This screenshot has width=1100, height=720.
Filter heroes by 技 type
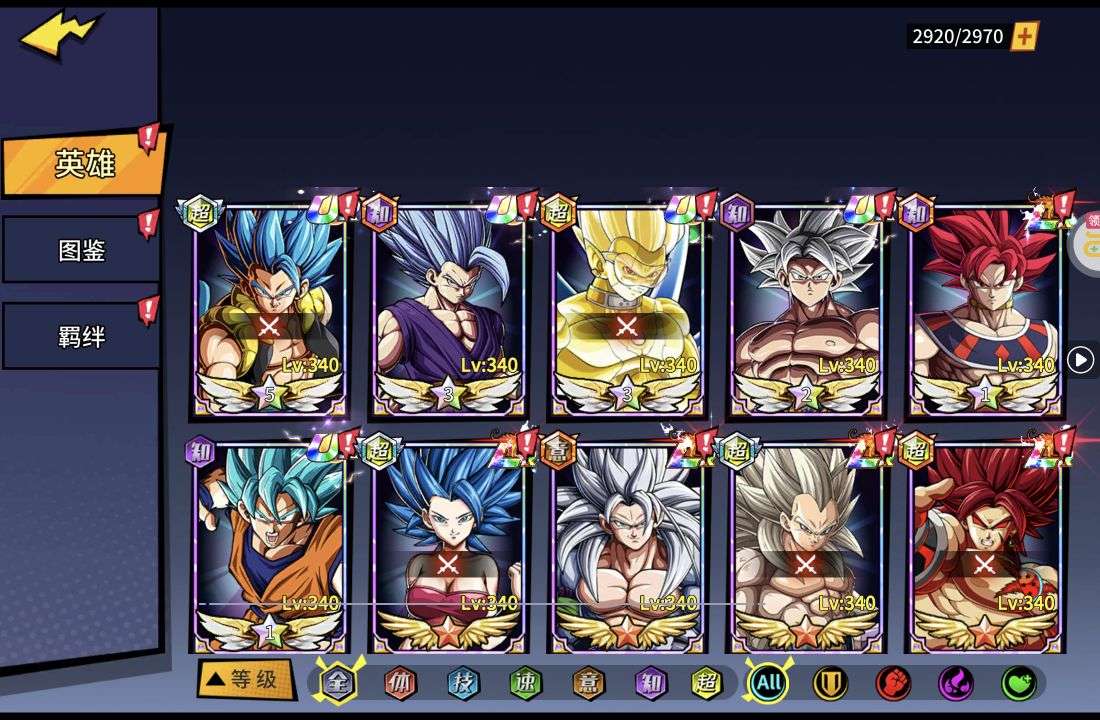pyautogui.click(x=463, y=683)
